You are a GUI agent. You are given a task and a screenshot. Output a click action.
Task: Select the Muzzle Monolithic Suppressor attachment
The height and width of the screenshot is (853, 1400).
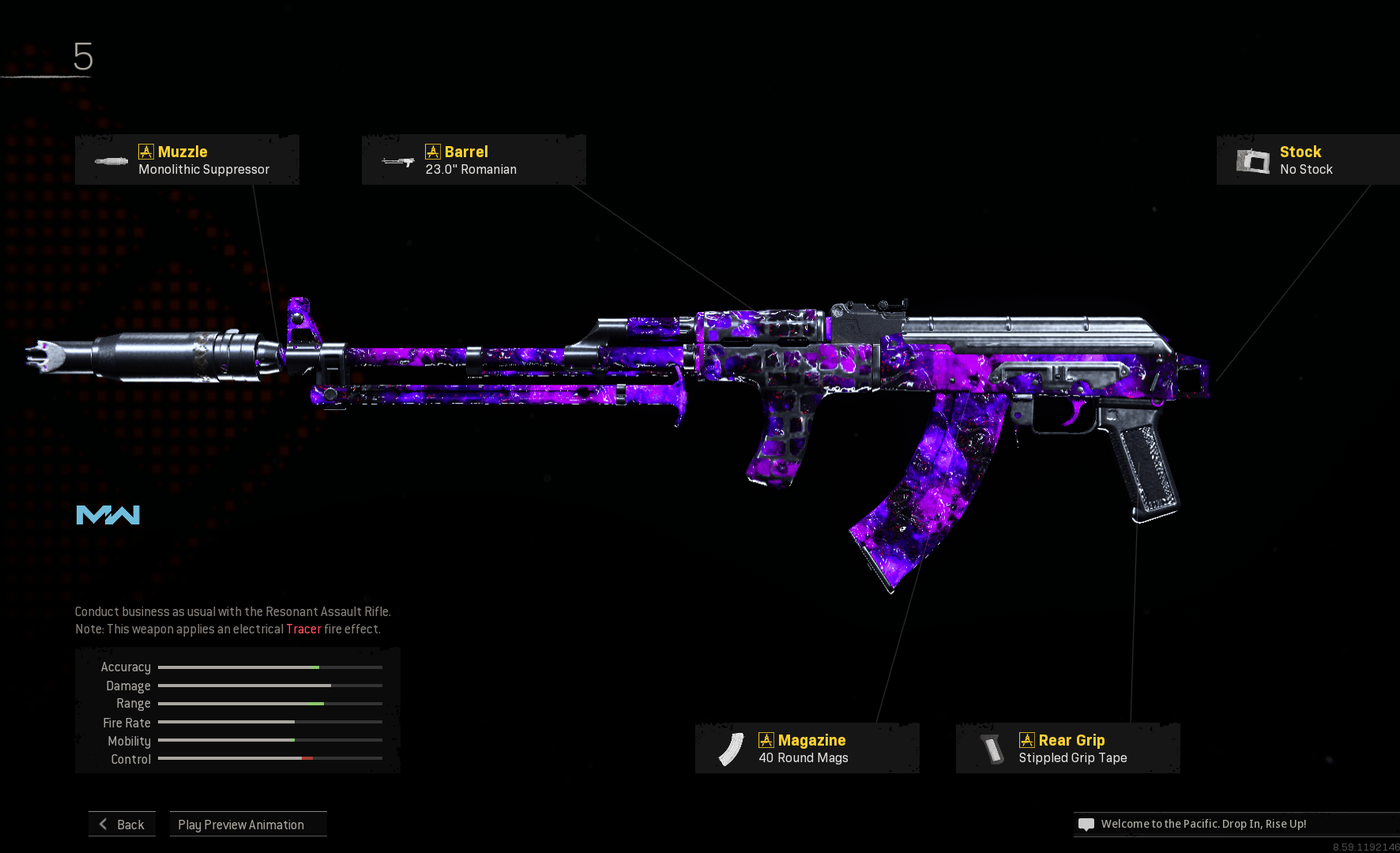tap(187, 160)
